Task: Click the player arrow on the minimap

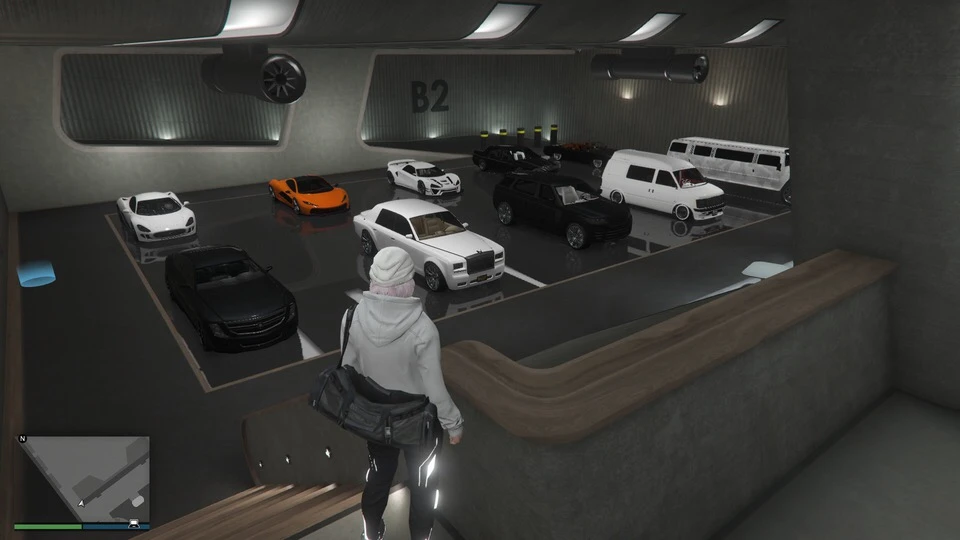Action: point(81,503)
